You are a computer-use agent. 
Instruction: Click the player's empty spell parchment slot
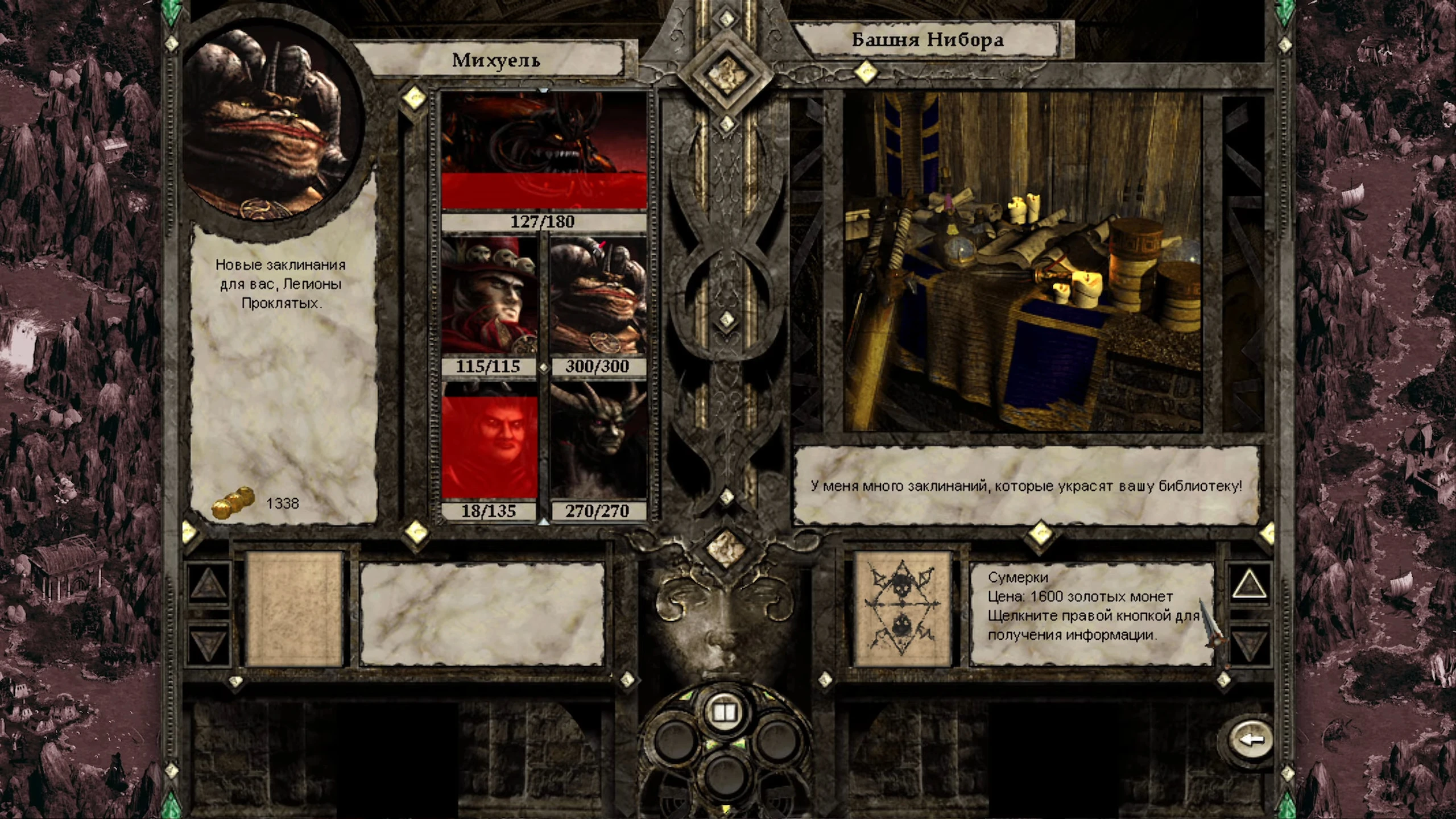click(295, 609)
